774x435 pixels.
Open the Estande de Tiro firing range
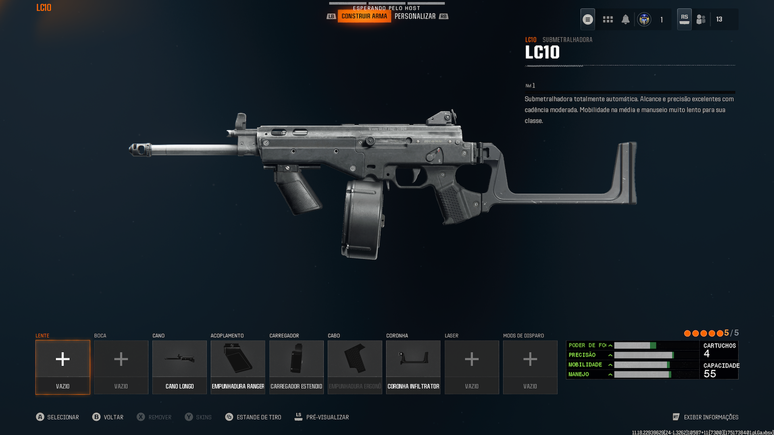coord(253,417)
